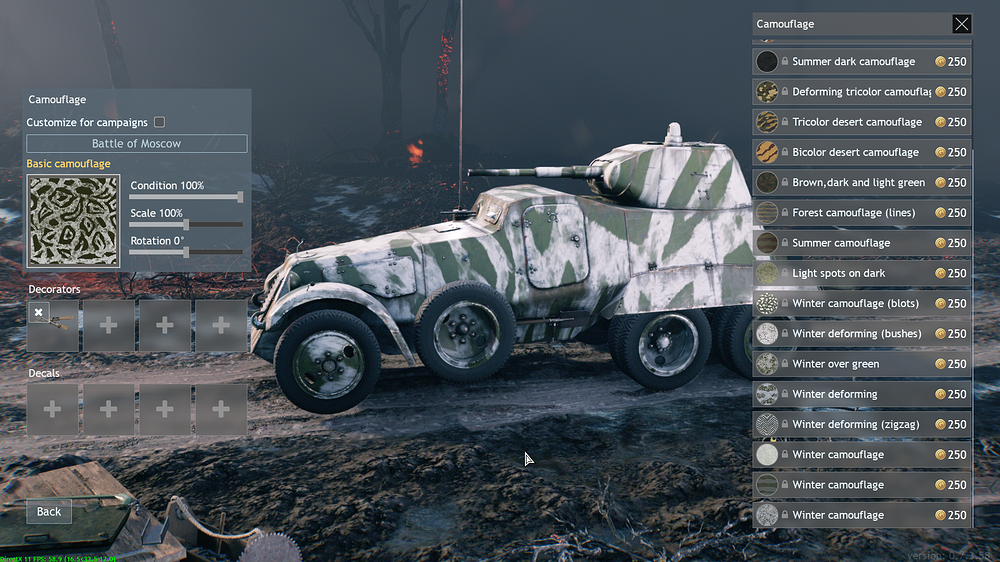Select Deforming tricolor camouflage
The image size is (1000, 562).
[x=861, y=92]
